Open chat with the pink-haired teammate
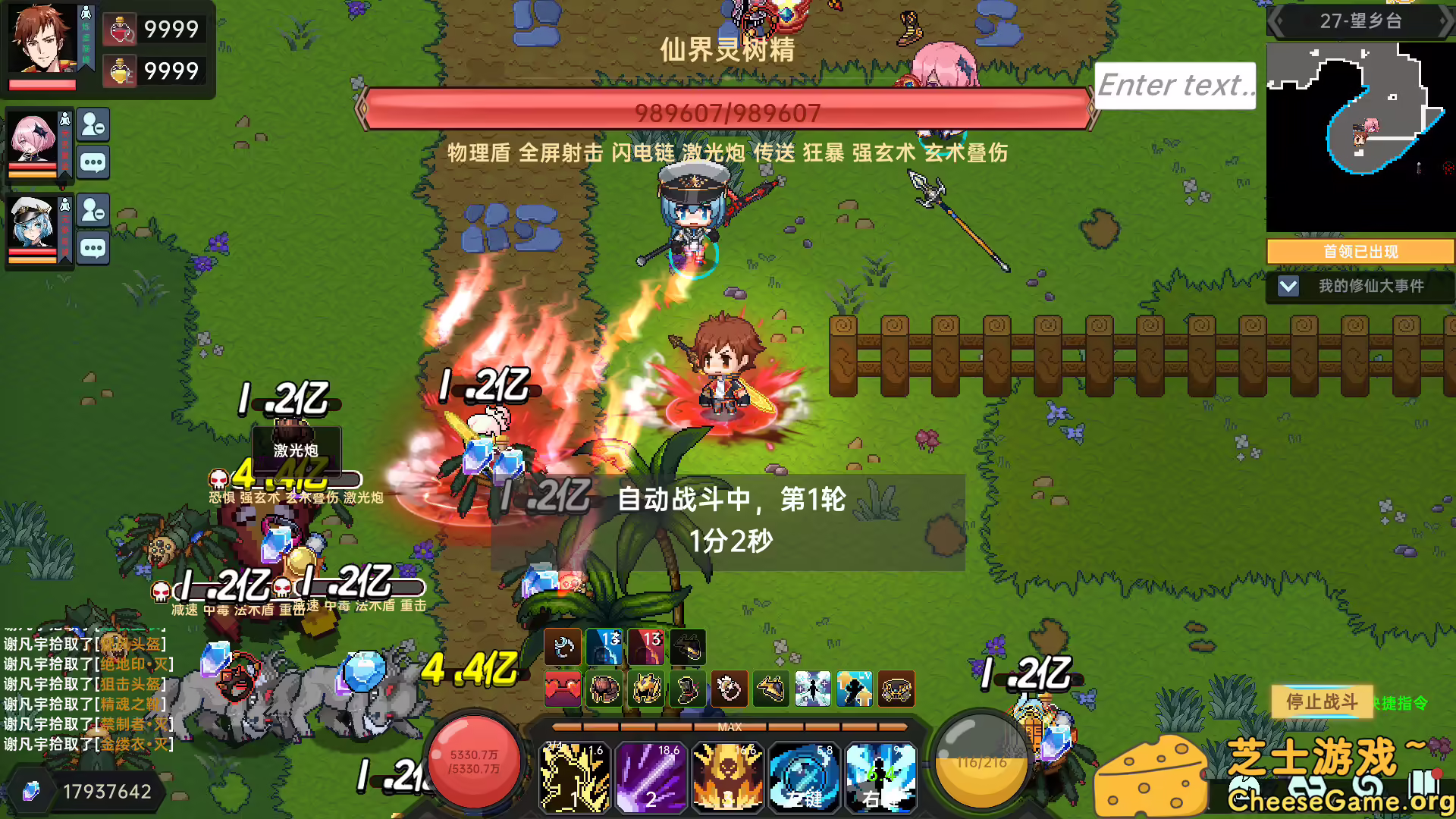This screenshot has width=1456, height=819. (93, 163)
